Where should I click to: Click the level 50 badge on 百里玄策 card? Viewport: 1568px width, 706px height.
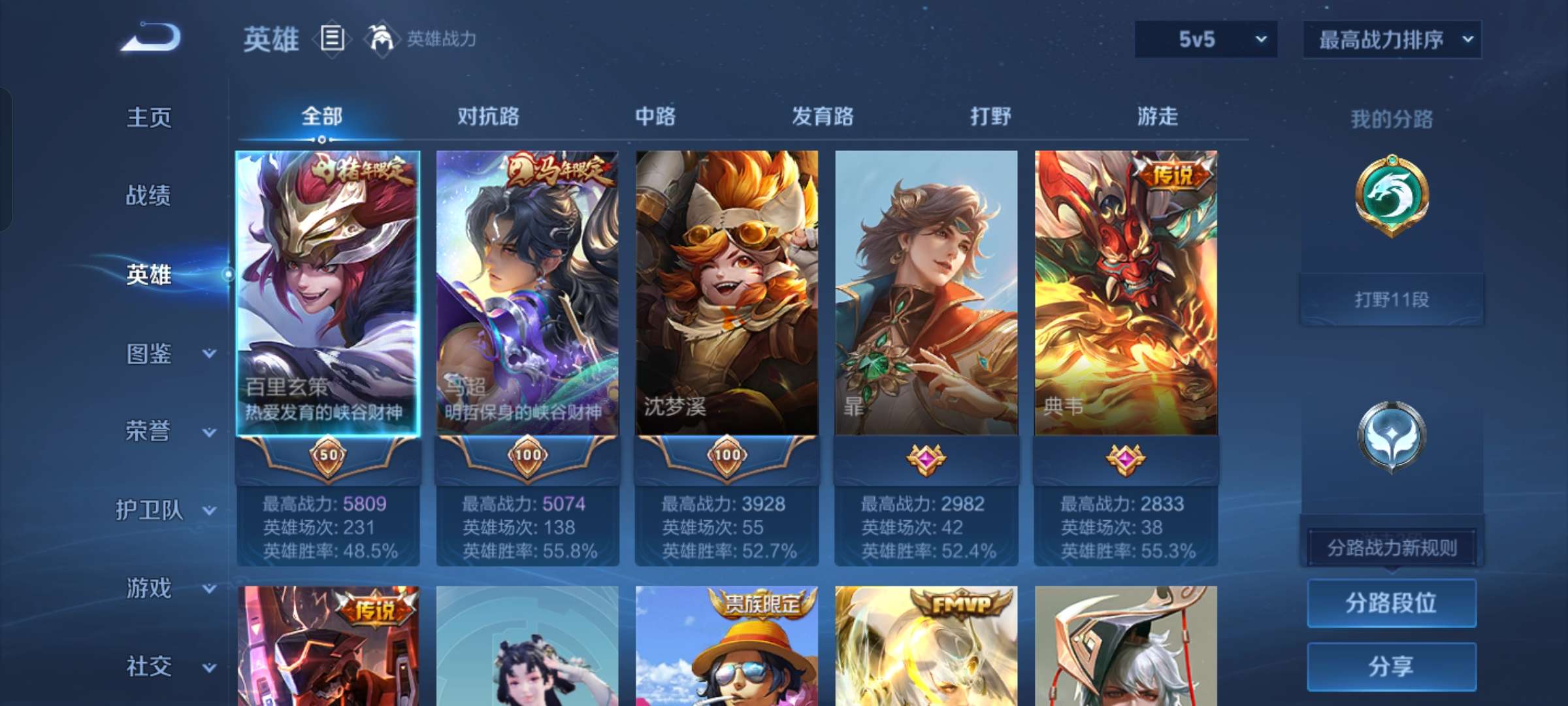(x=327, y=456)
